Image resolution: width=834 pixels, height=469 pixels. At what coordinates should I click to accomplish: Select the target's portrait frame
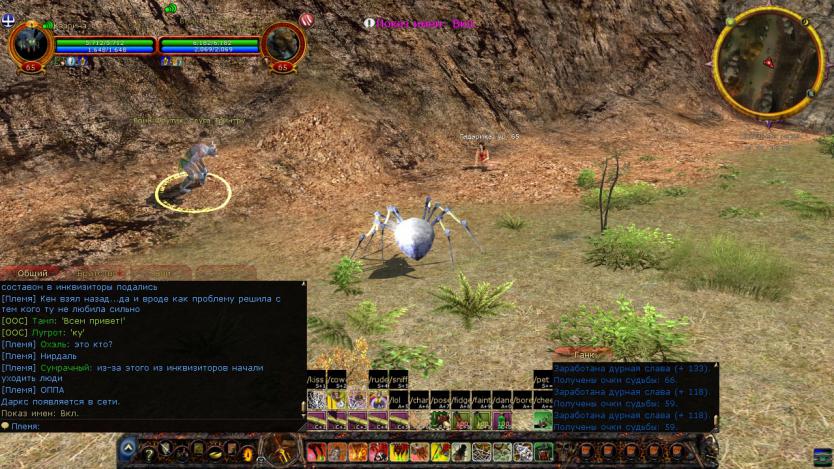[282, 44]
